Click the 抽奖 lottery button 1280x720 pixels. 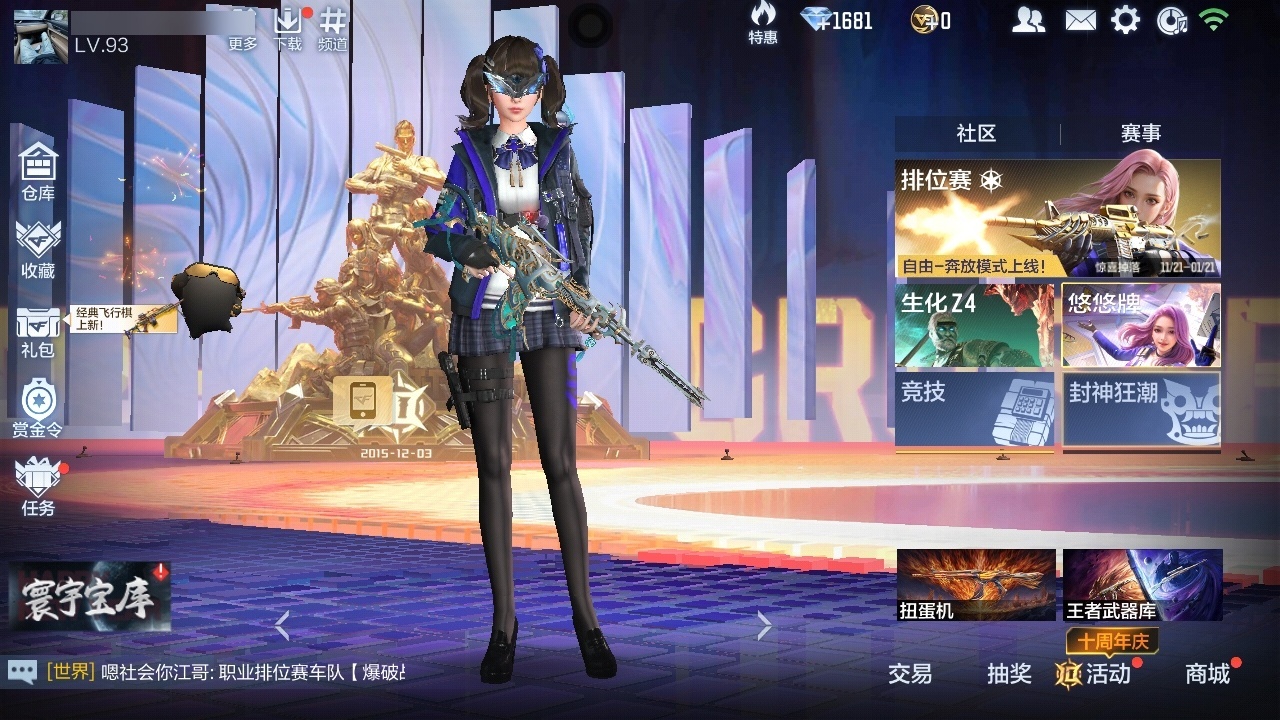(1008, 675)
